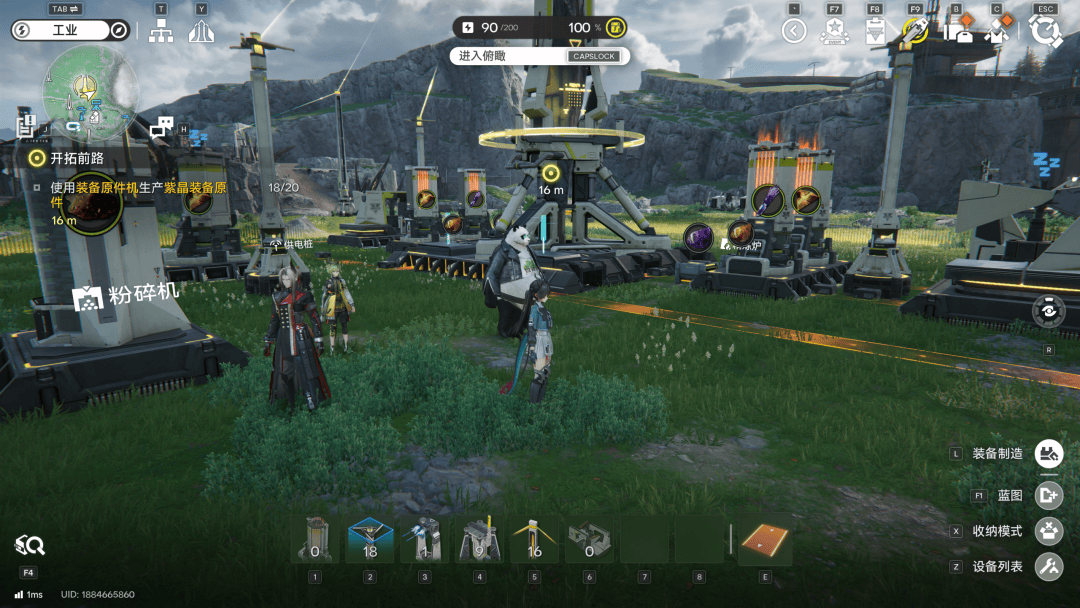This screenshot has height=608, width=1080.
Task: Select the hotbar building with count 18
Action: [x=370, y=541]
